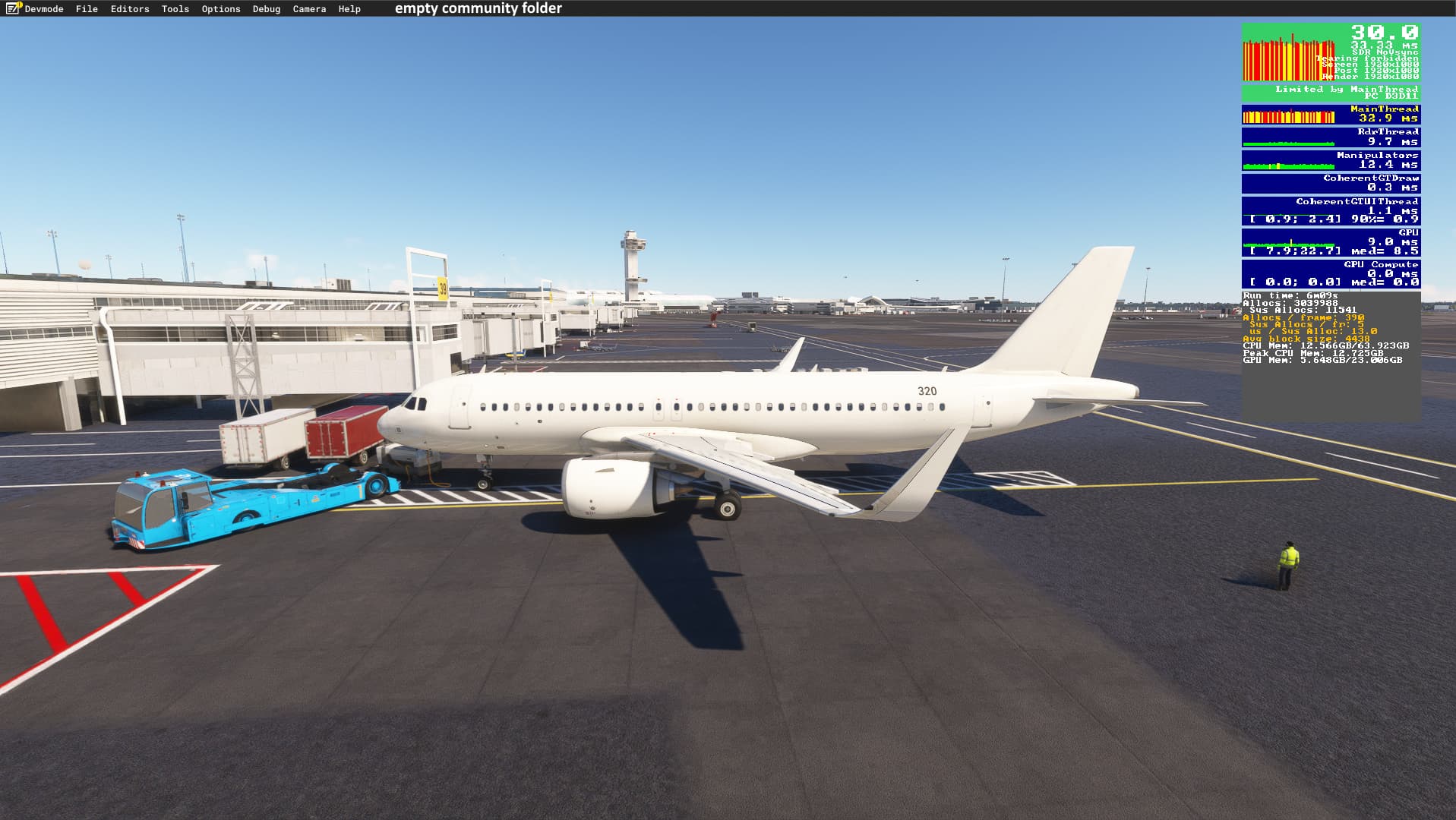Select the Camera menu
The height and width of the screenshot is (820, 1456).
(309, 9)
